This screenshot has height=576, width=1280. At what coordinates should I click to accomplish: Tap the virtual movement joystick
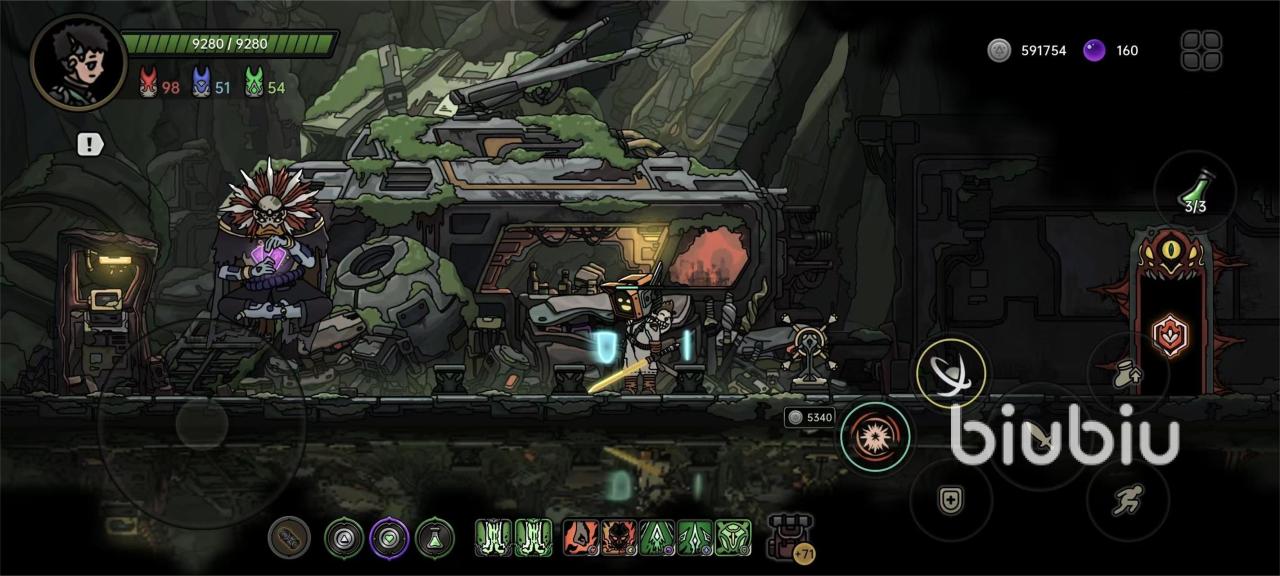click(x=202, y=425)
